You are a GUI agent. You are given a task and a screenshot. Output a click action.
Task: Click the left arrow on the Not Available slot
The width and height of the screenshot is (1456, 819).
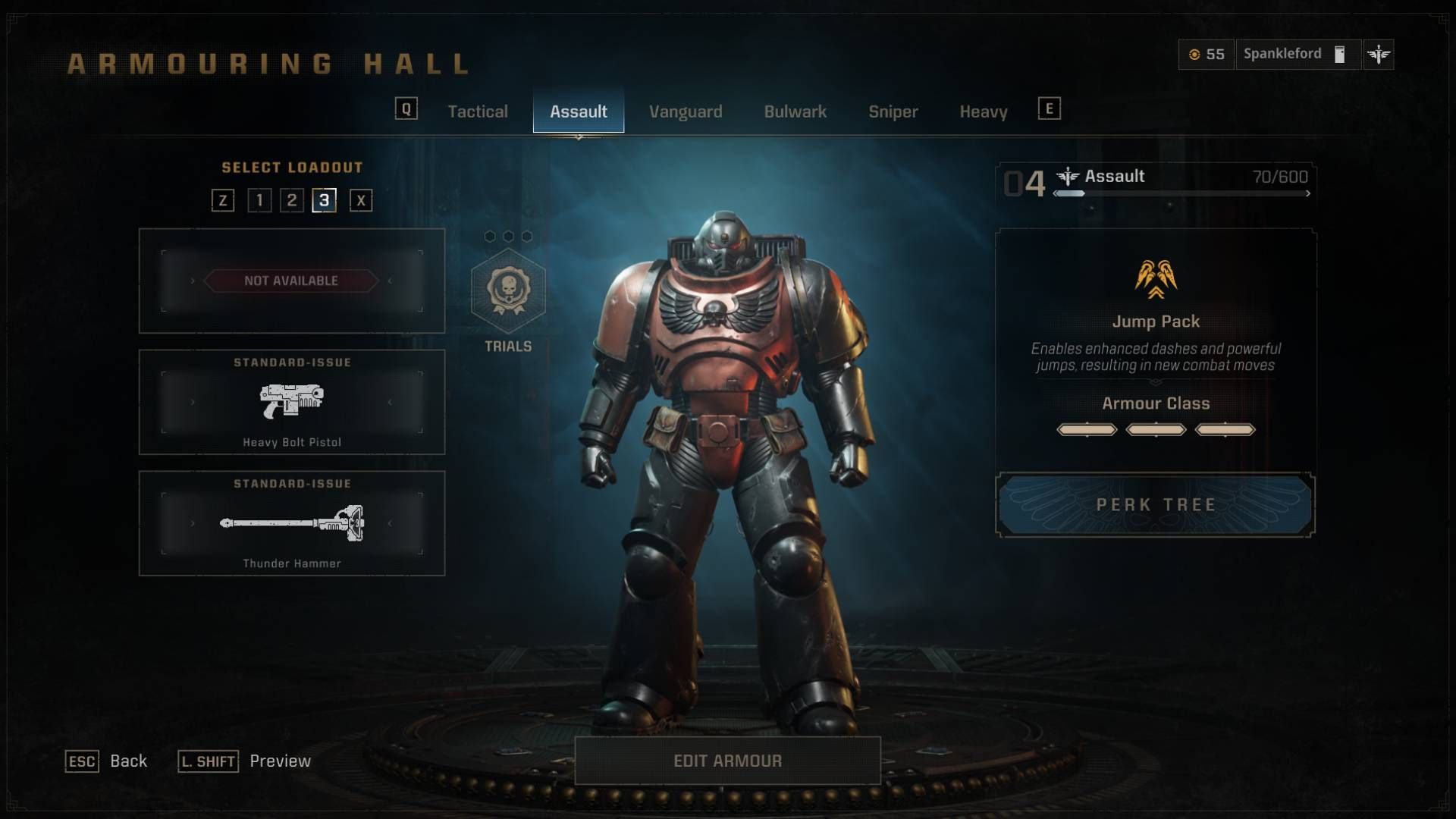[194, 281]
